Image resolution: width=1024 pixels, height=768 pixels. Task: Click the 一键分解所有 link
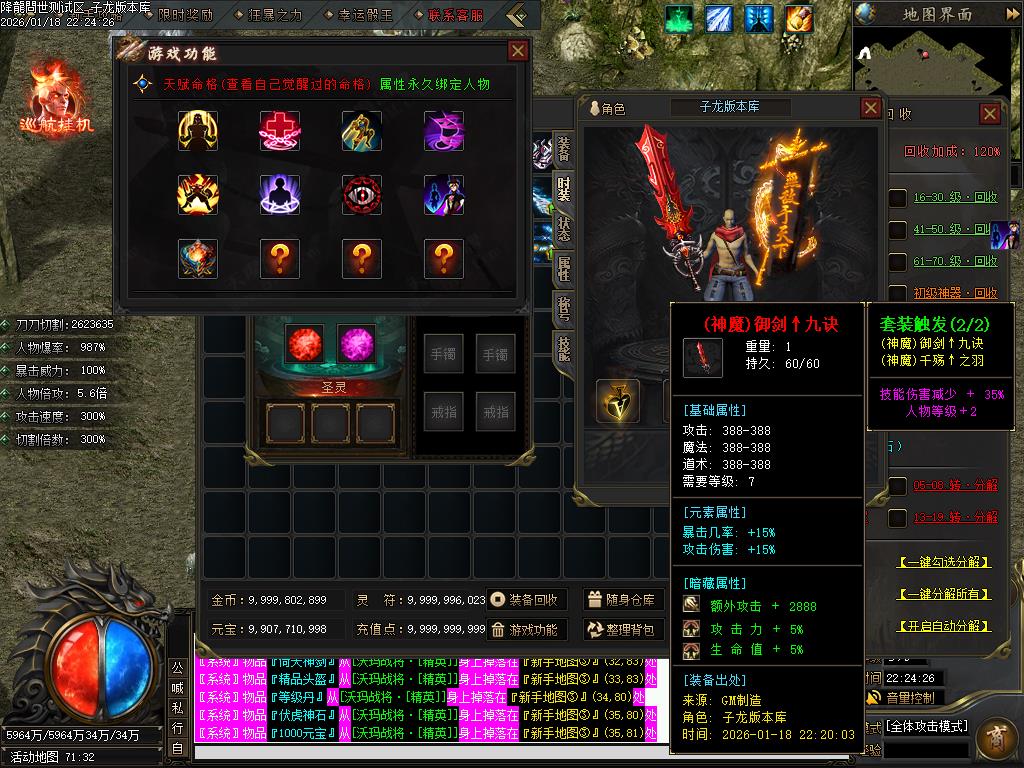click(944, 594)
